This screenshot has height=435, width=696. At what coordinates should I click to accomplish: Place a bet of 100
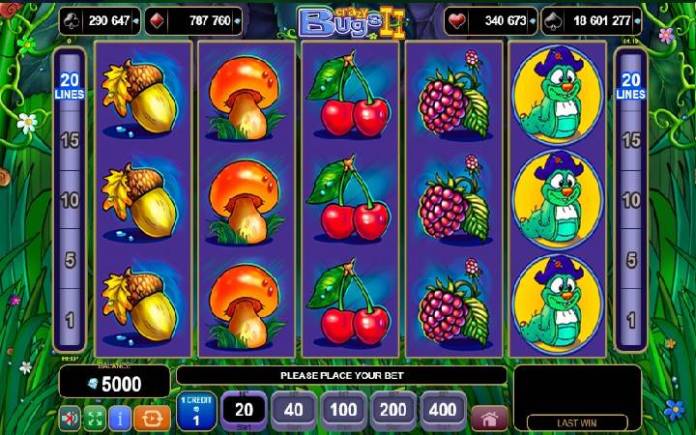pos(343,411)
